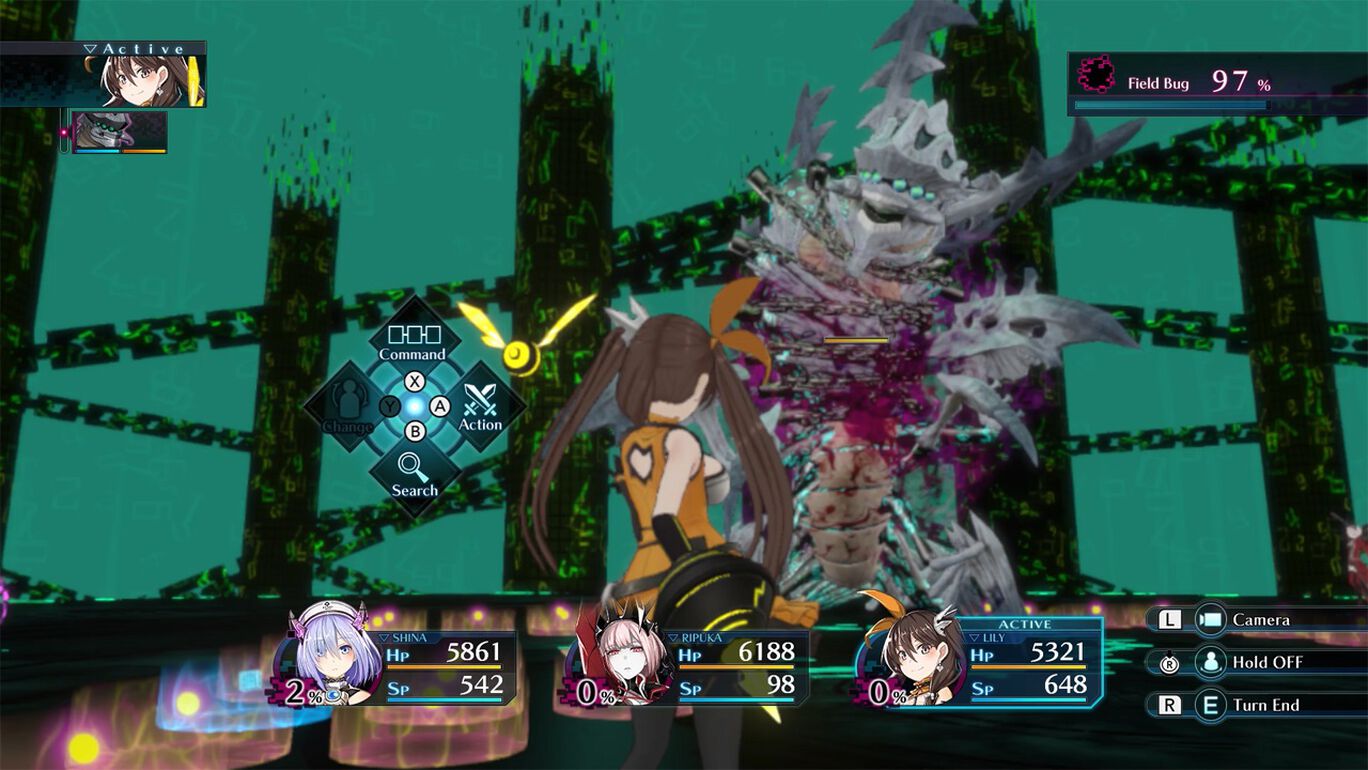The width and height of the screenshot is (1368, 770).
Task: Select the Search magnifier option
Action: pos(414,473)
